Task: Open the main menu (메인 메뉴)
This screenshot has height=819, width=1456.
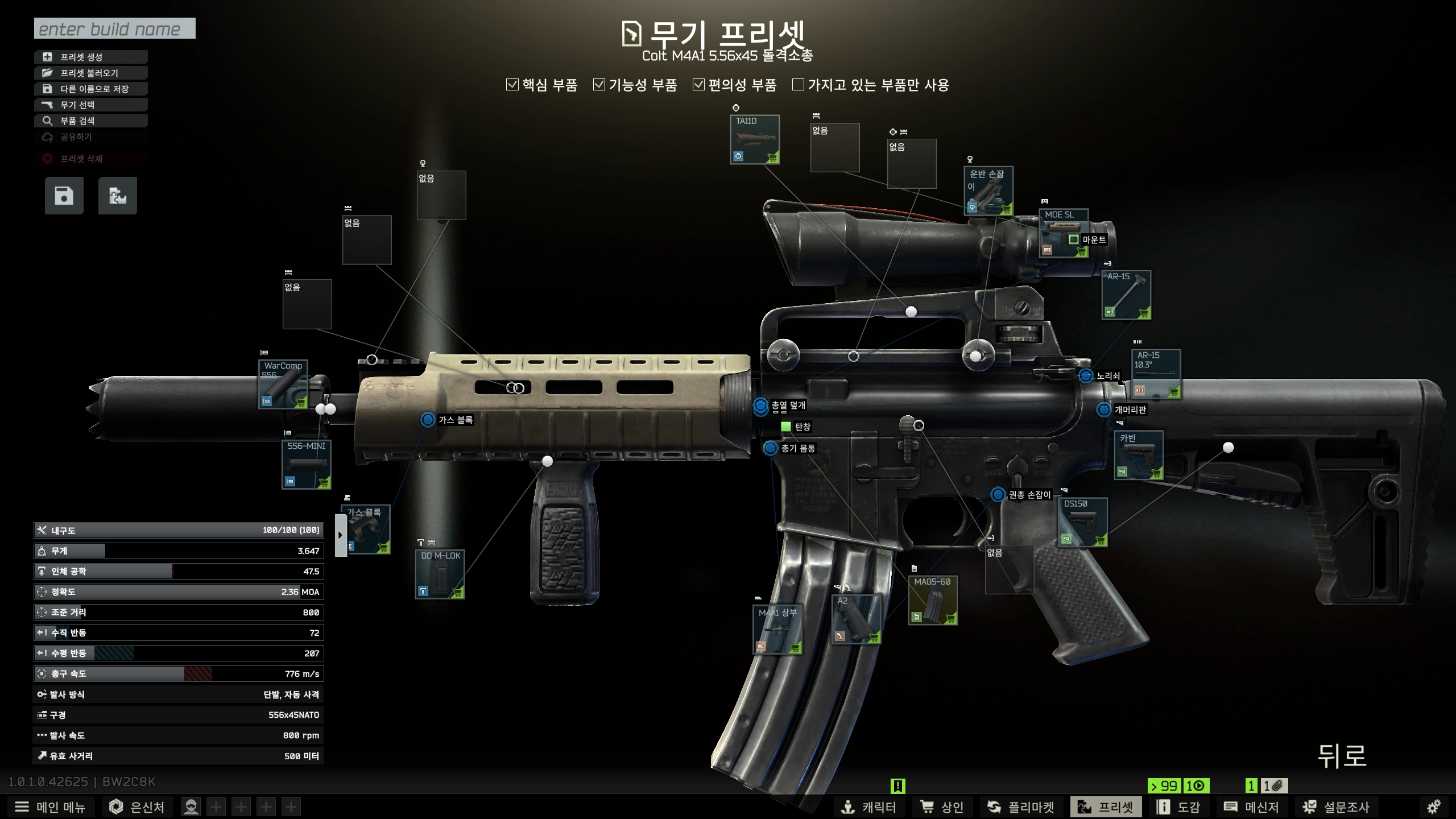Action: pos(50,807)
